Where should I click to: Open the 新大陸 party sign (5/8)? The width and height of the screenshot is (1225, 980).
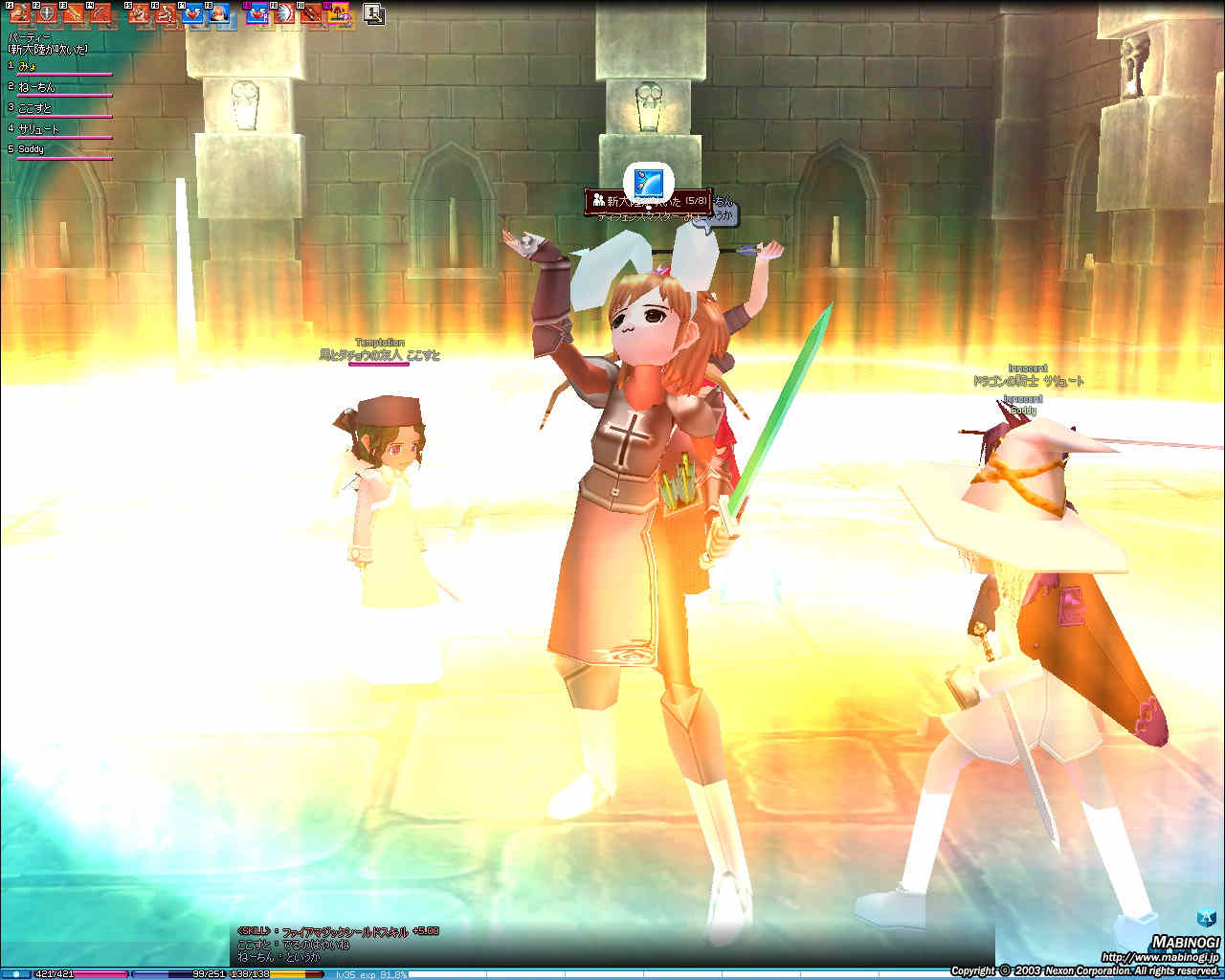[x=649, y=201]
